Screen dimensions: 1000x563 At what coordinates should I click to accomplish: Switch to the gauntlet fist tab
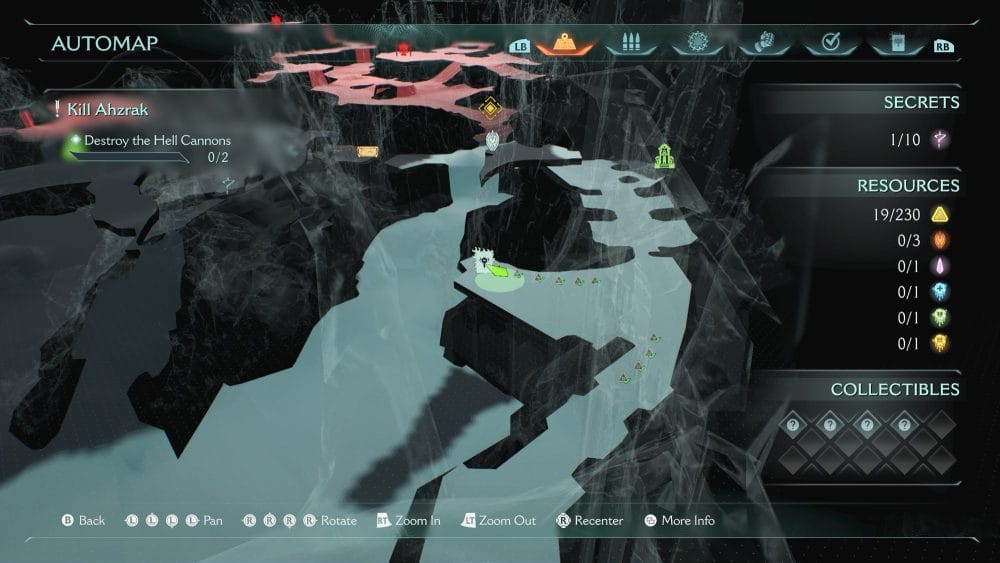(x=762, y=44)
